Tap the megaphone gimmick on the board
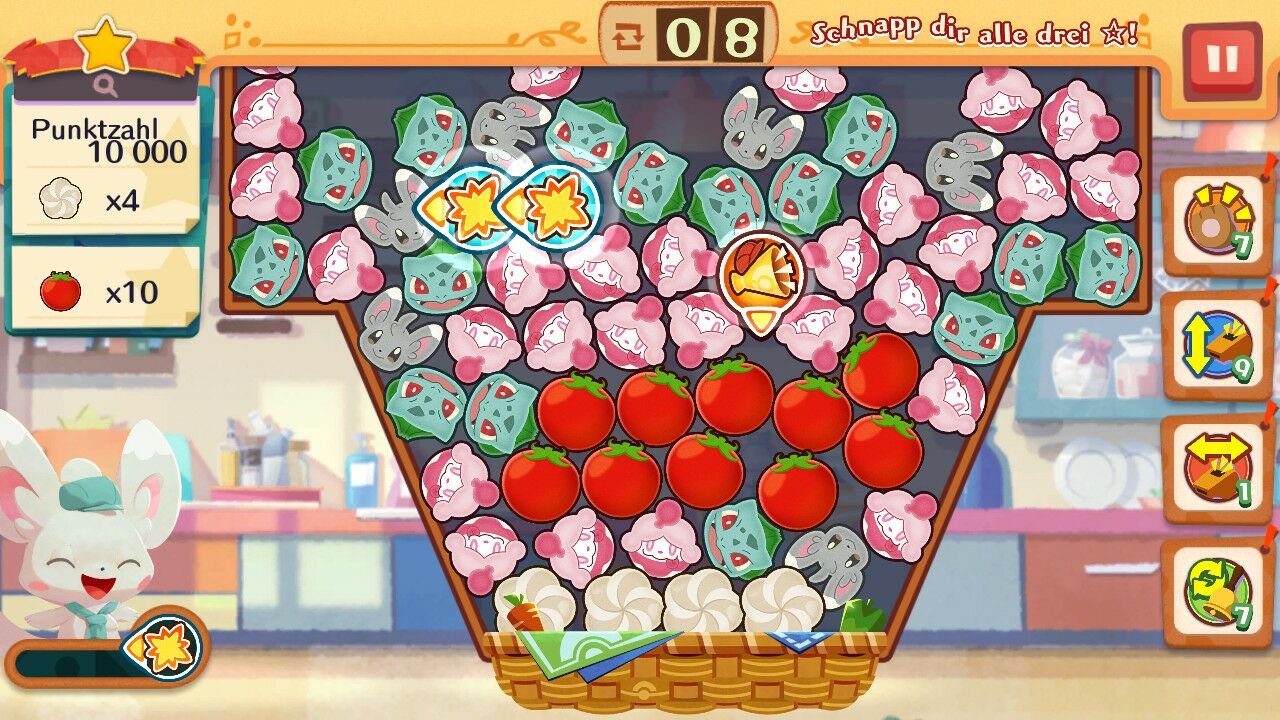The height and width of the screenshot is (720, 1280). point(761,271)
